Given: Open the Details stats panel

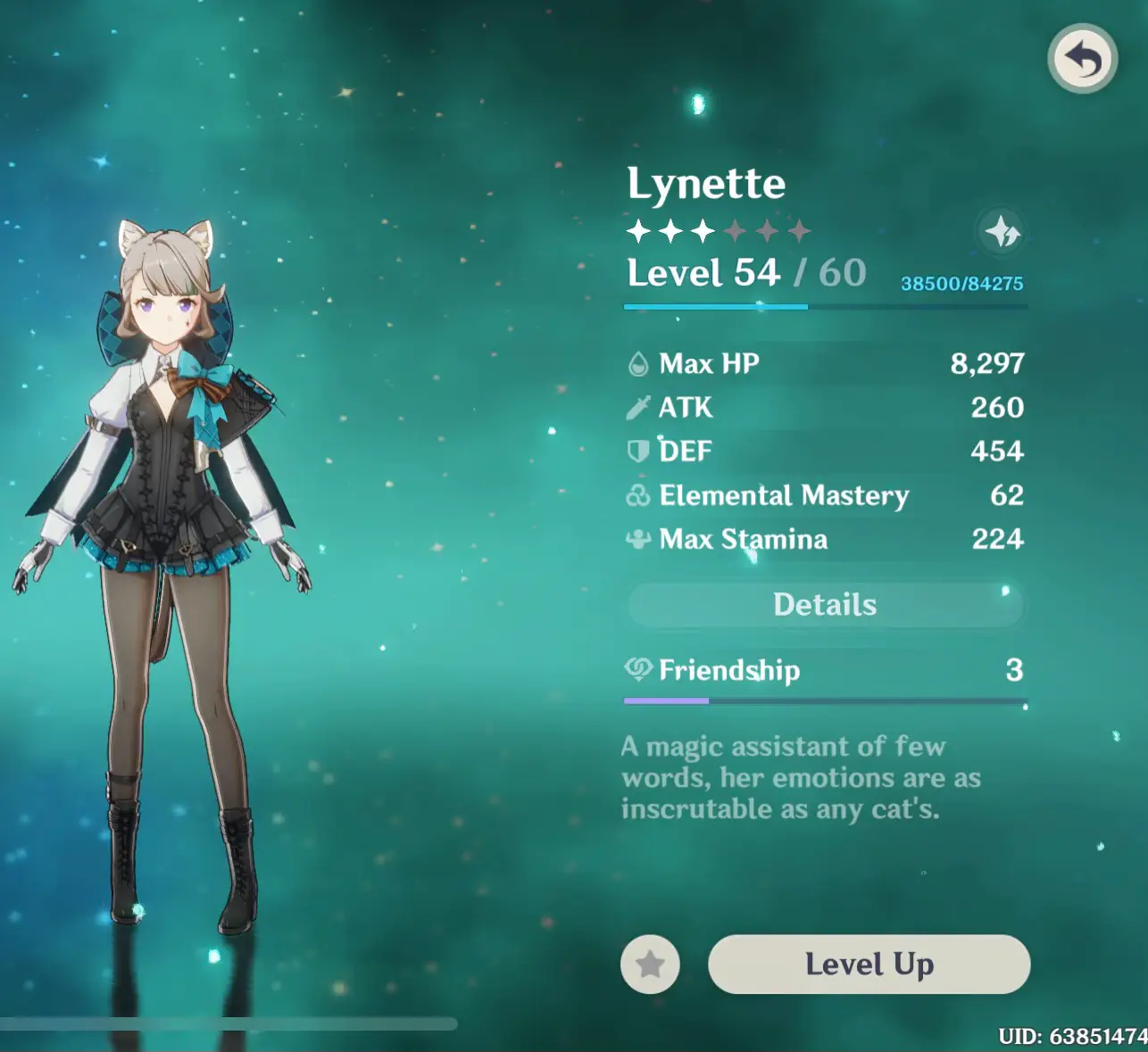Looking at the screenshot, I should [x=825, y=605].
